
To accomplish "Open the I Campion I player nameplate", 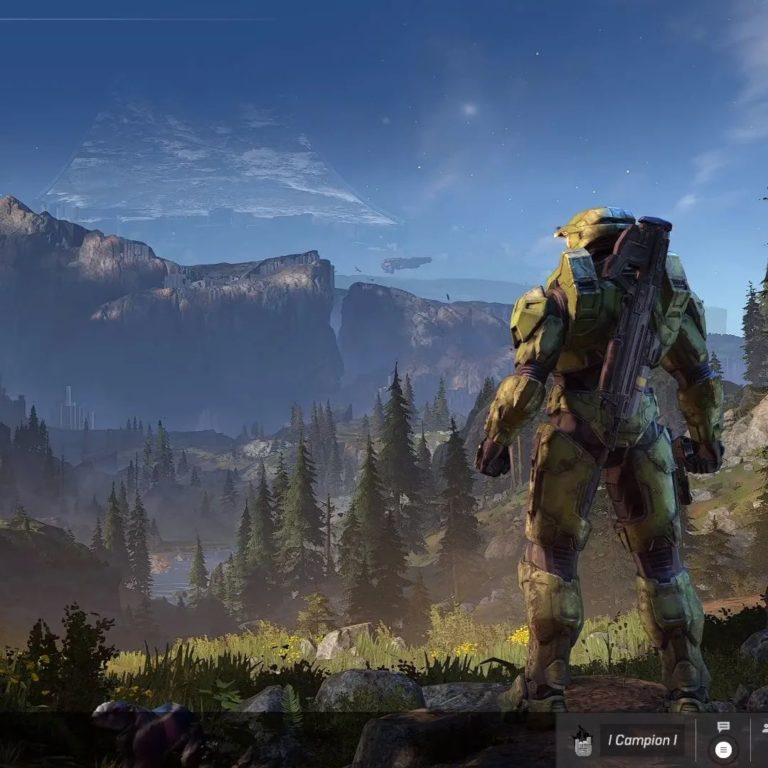I will coord(642,740).
